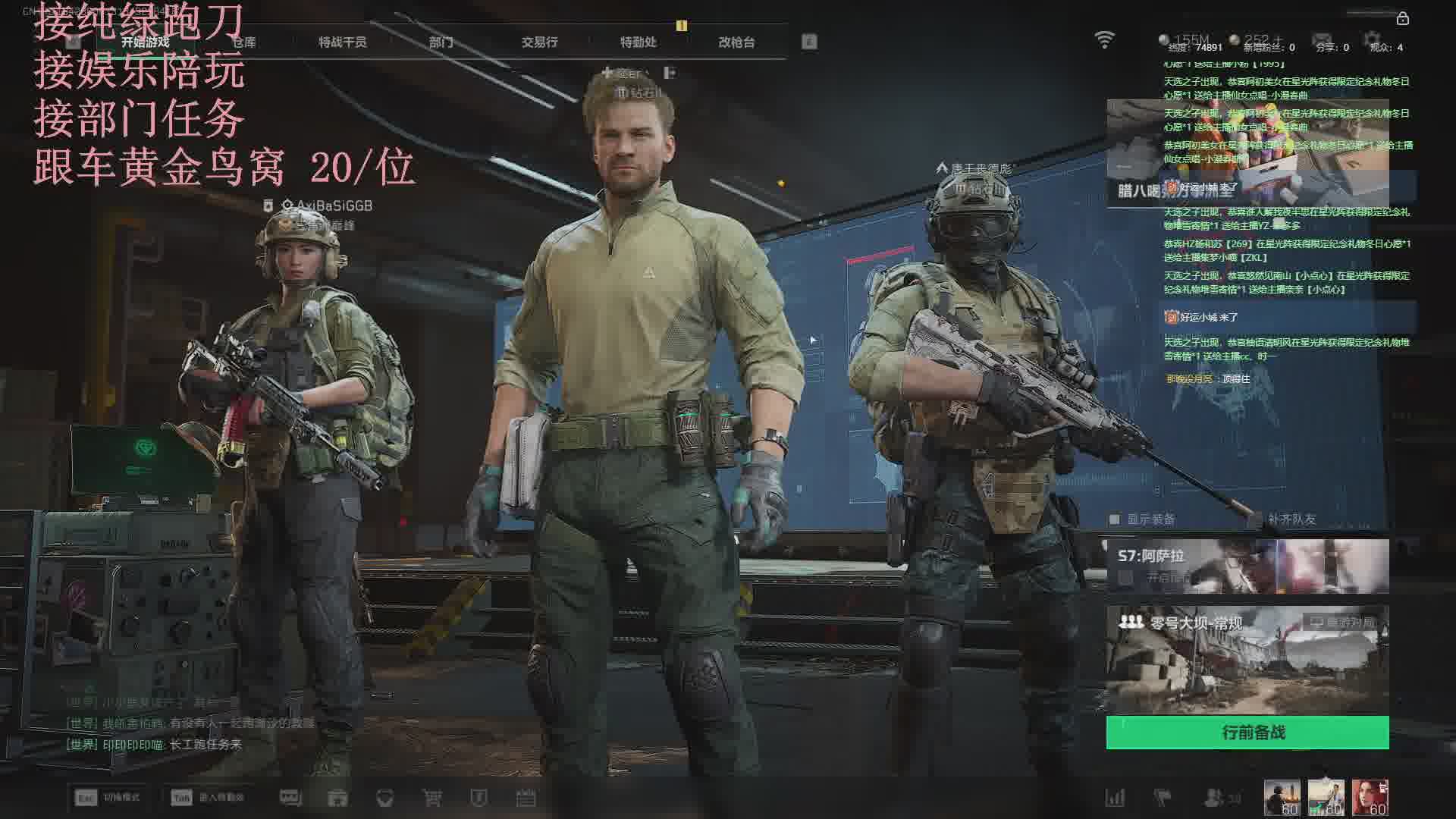Screen dimensions: 1456x819
Task: Open the shopping cart icon in bottom bar
Action: pyautogui.click(x=432, y=798)
